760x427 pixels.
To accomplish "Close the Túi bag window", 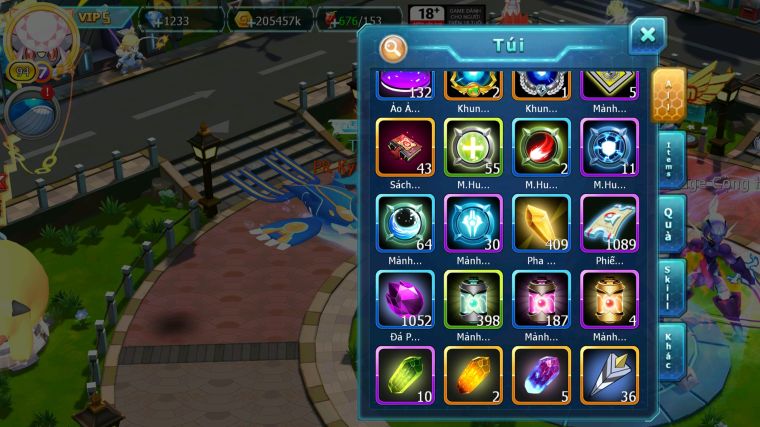I will click(647, 36).
